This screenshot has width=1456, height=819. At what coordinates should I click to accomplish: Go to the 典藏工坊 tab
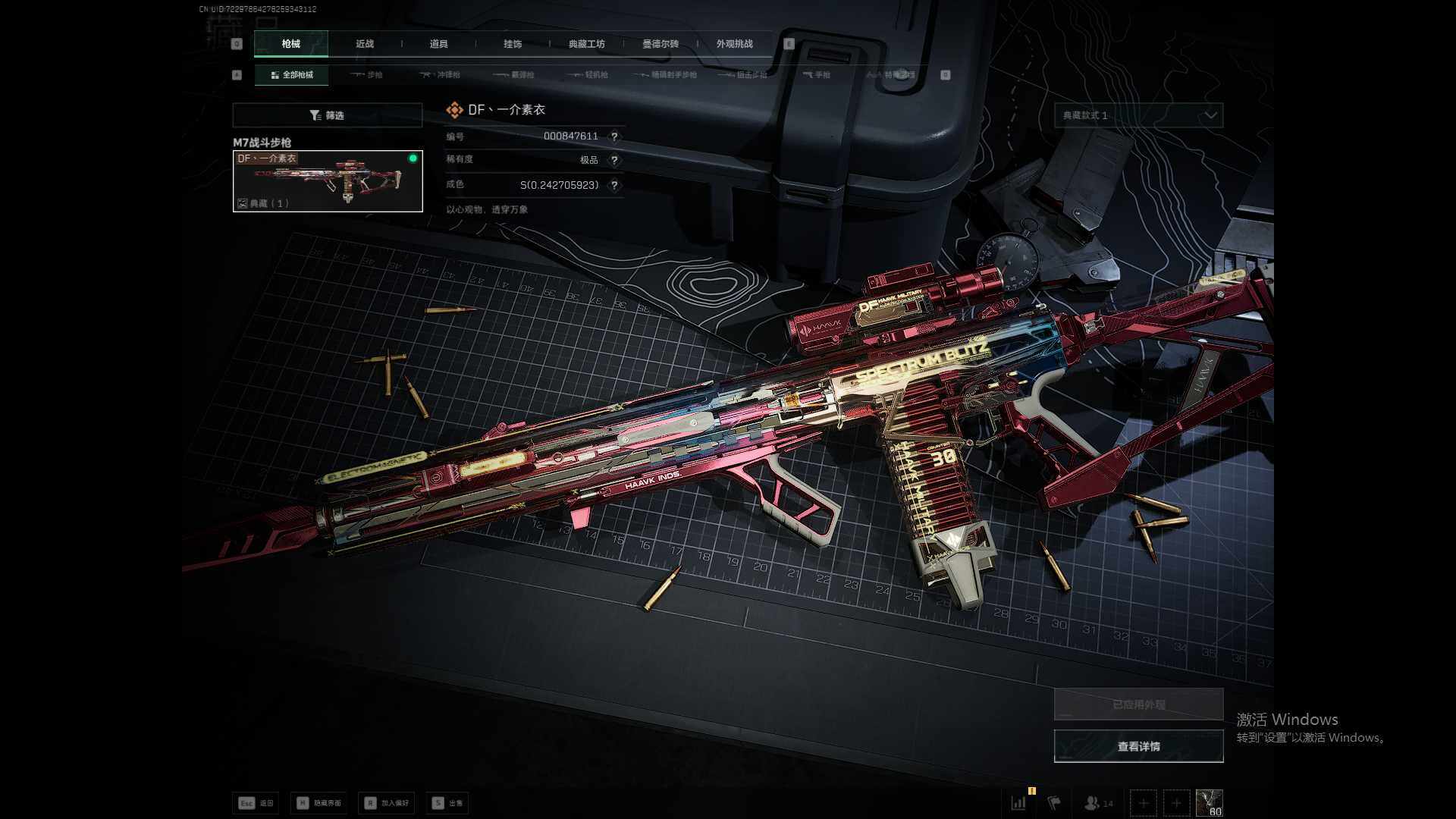pyautogui.click(x=586, y=44)
